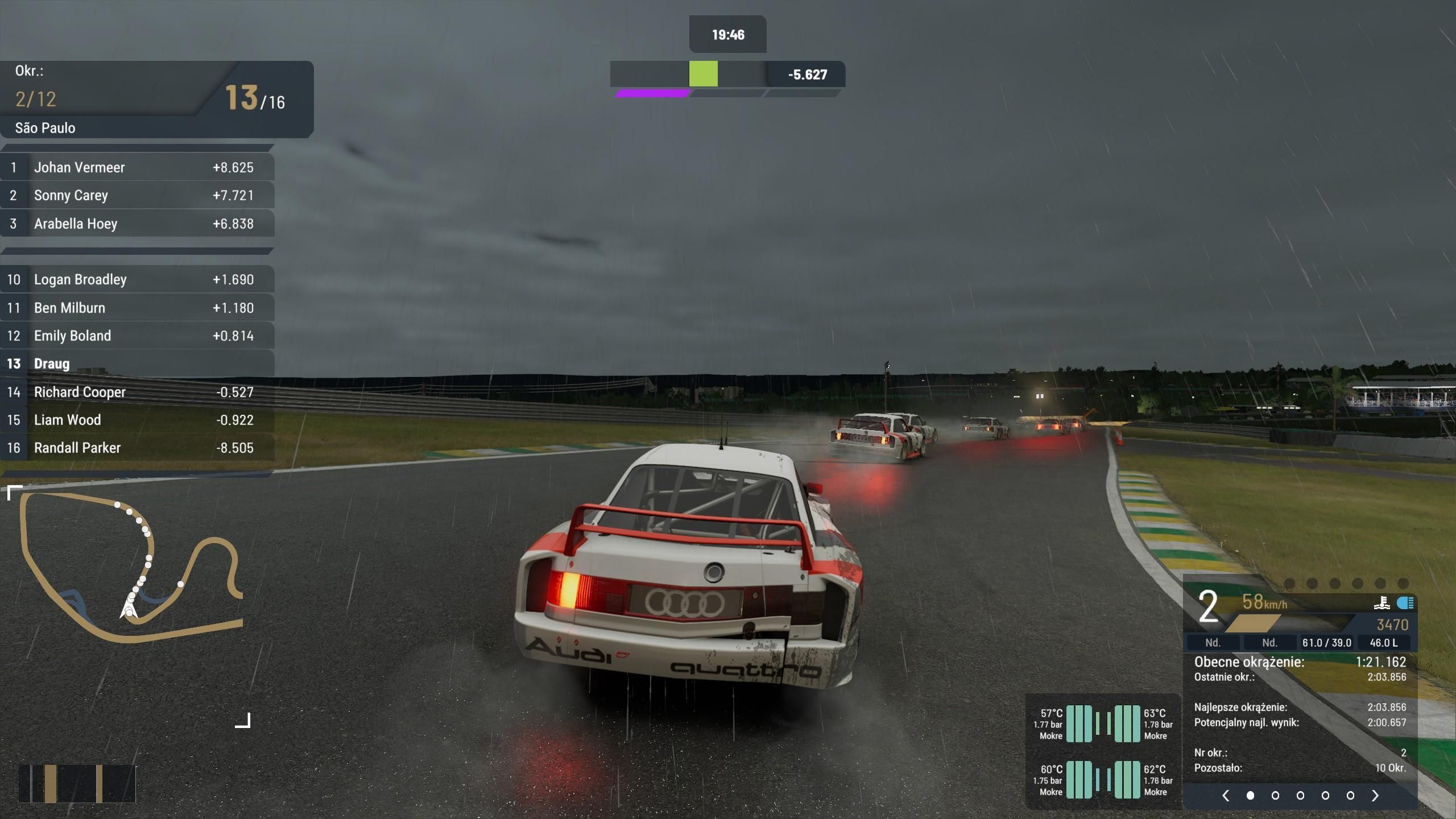Go to the previous telemetry page arrow
The image size is (1456, 819).
point(1226,795)
